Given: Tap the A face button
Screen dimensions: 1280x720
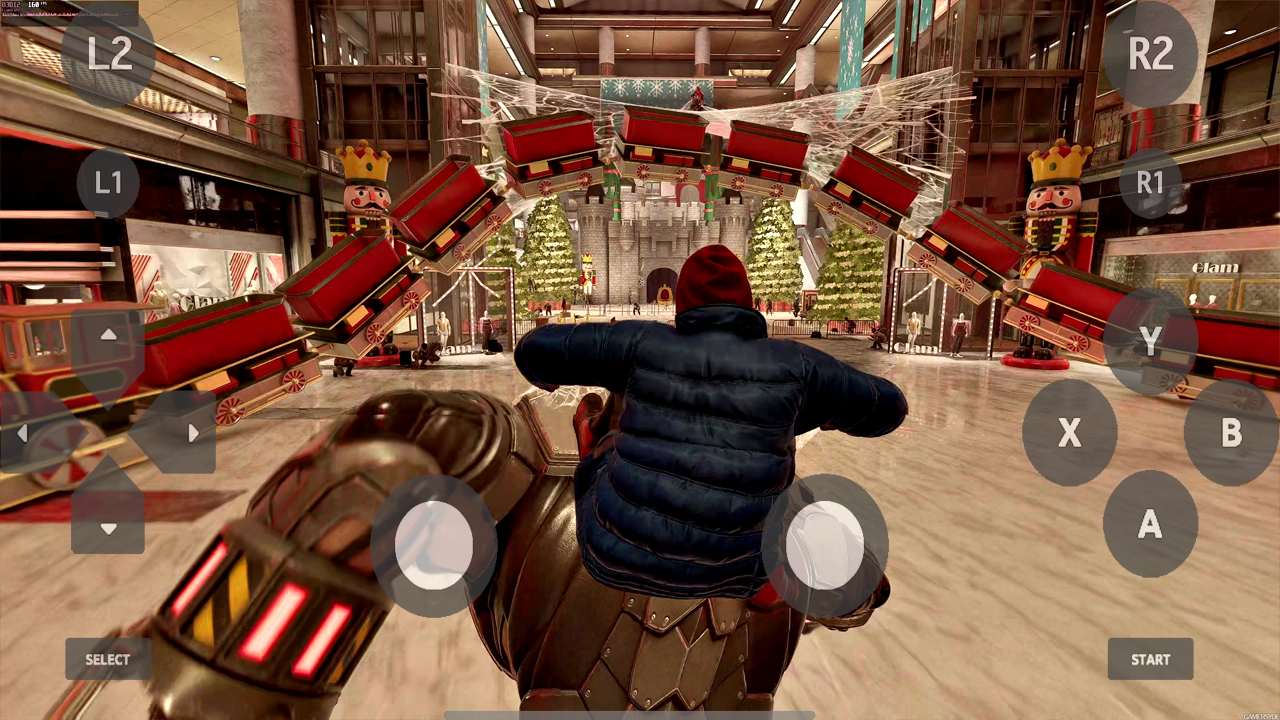Looking at the screenshot, I should coord(1150,524).
